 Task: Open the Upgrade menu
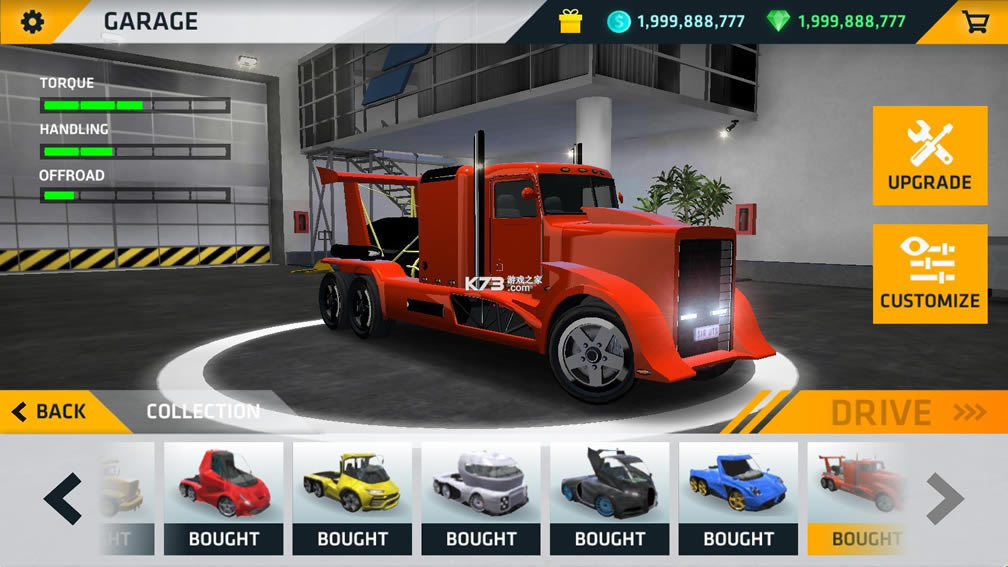tap(929, 156)
